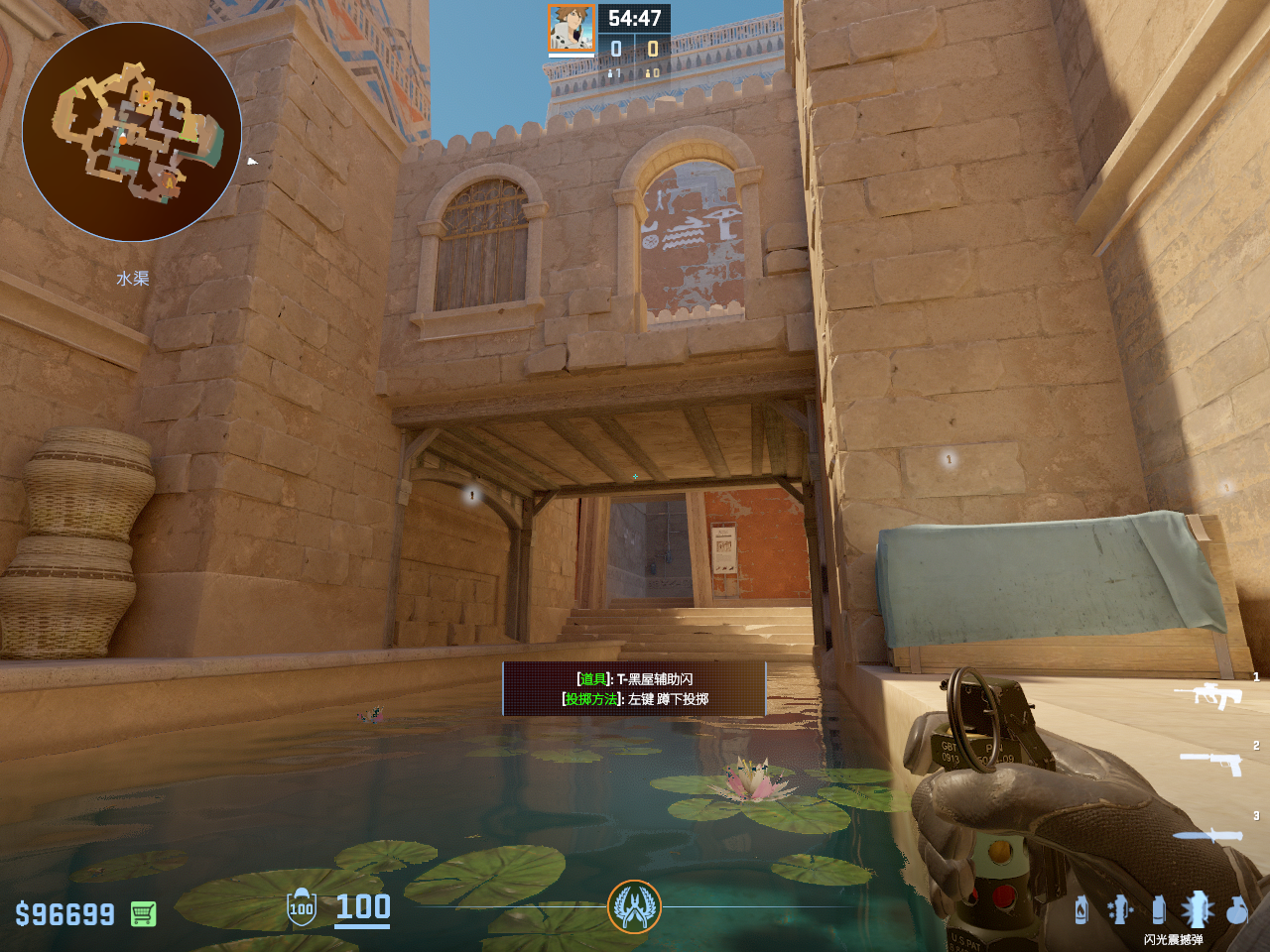The width and height of the screenshot is (1270, 952).
Task: Click the circular minimap
Action: [x=132, y=132]
